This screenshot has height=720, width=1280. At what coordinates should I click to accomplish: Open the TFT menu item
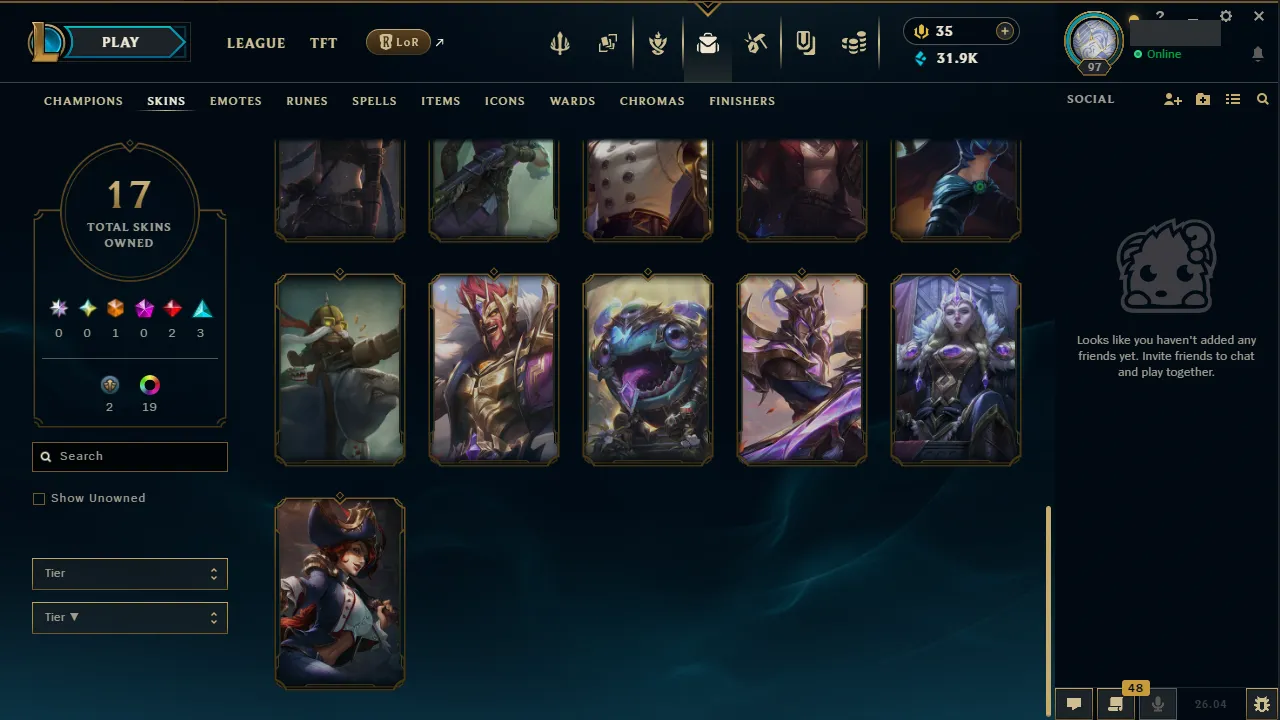[323, 43]
